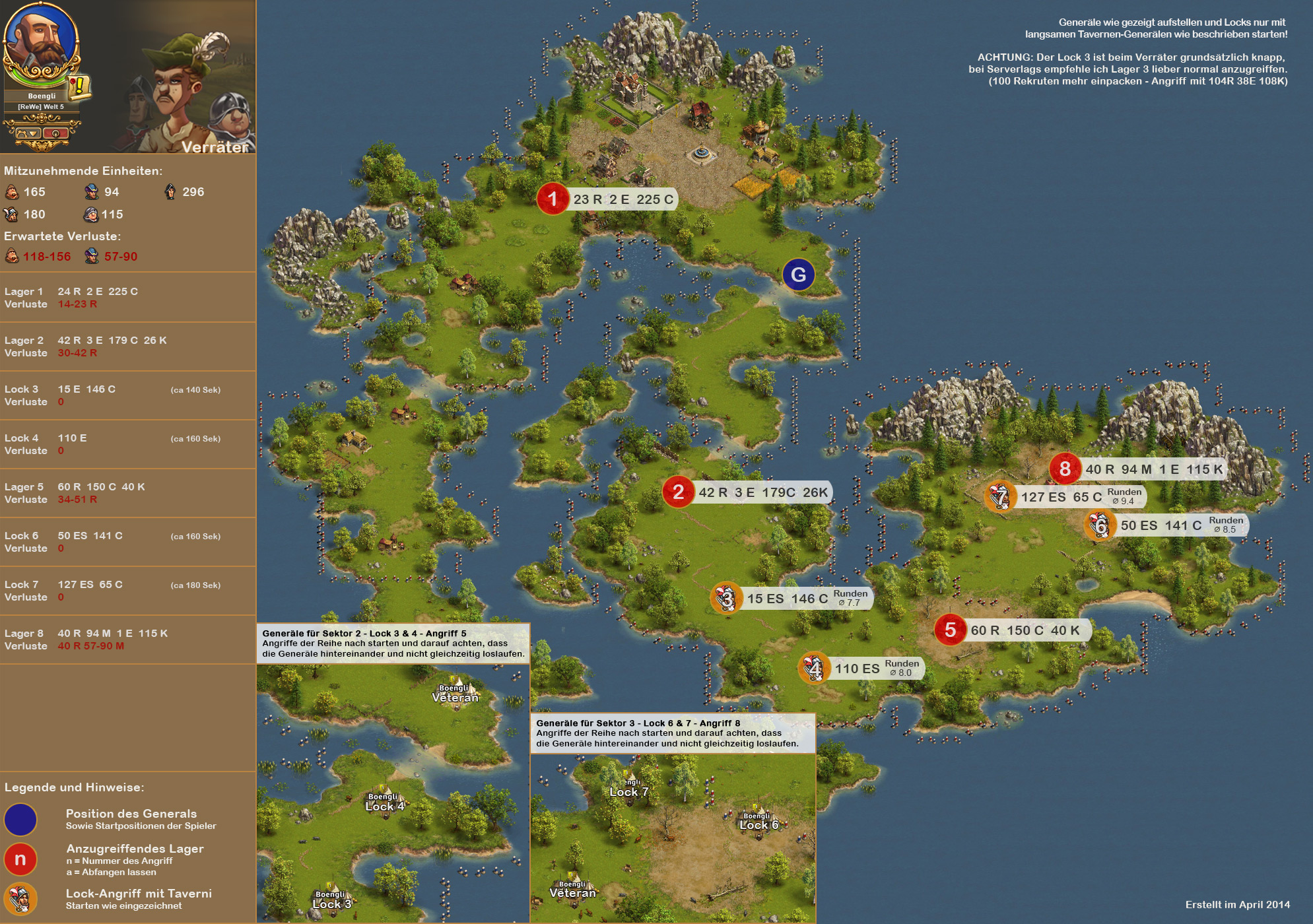Select the orange lock marker numbered 4

click(815, 668)
